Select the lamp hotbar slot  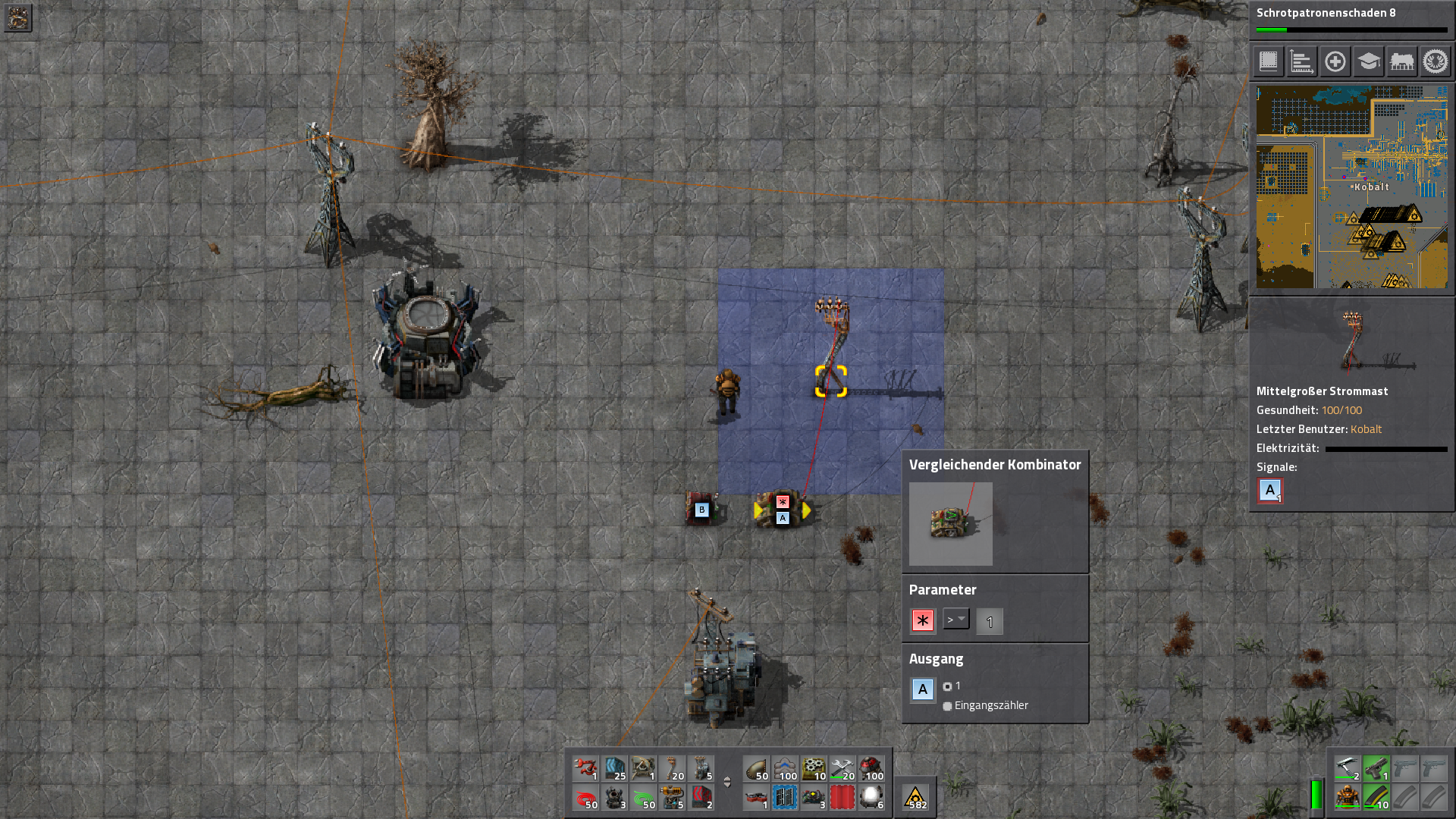[x=871, y=797]
